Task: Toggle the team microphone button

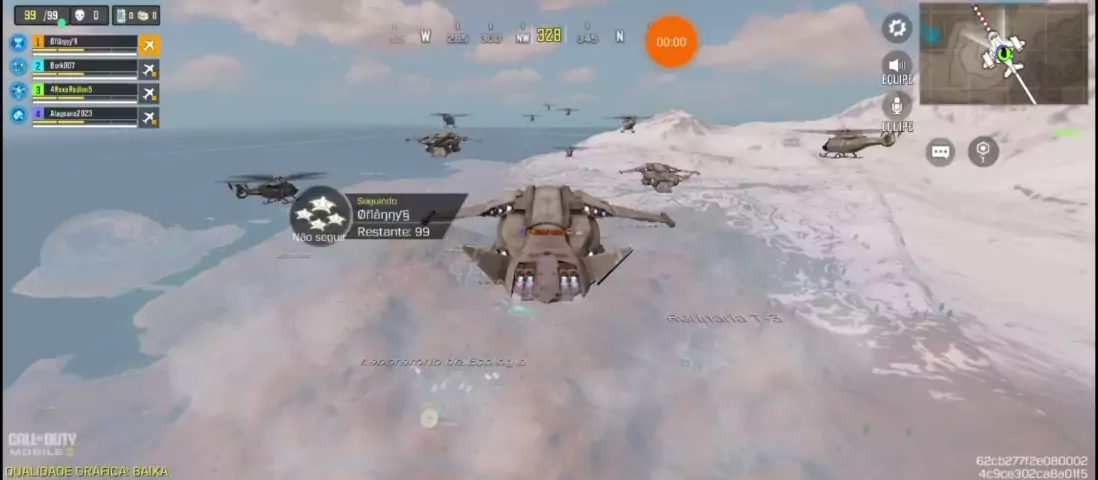Action: click(x=897, y=105)
